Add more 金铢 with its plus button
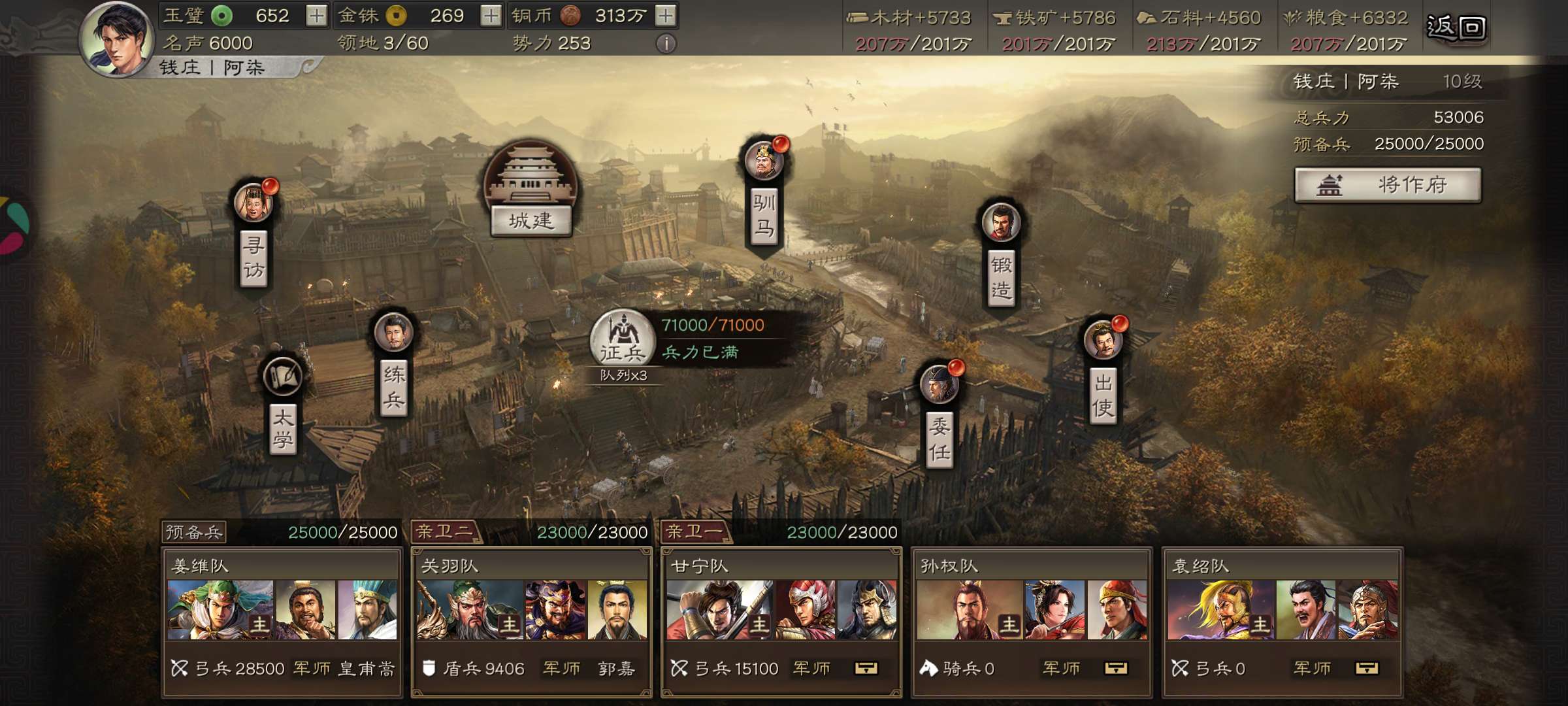This screenshot has width=1568, height=706. (x=491, y=16)
